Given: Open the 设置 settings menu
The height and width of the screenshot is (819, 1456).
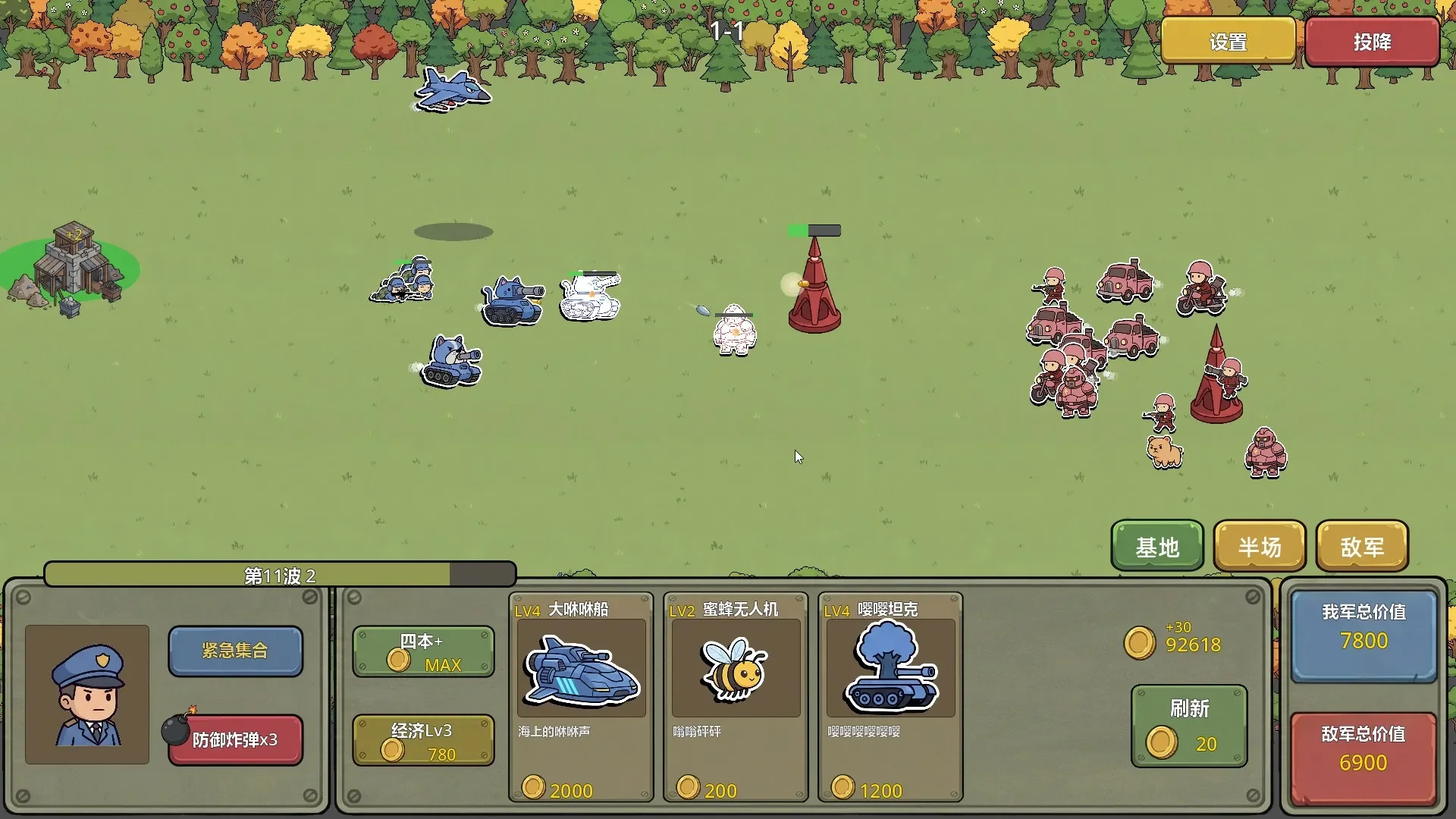Looking at the screenshot, I should coord(1228,42).
